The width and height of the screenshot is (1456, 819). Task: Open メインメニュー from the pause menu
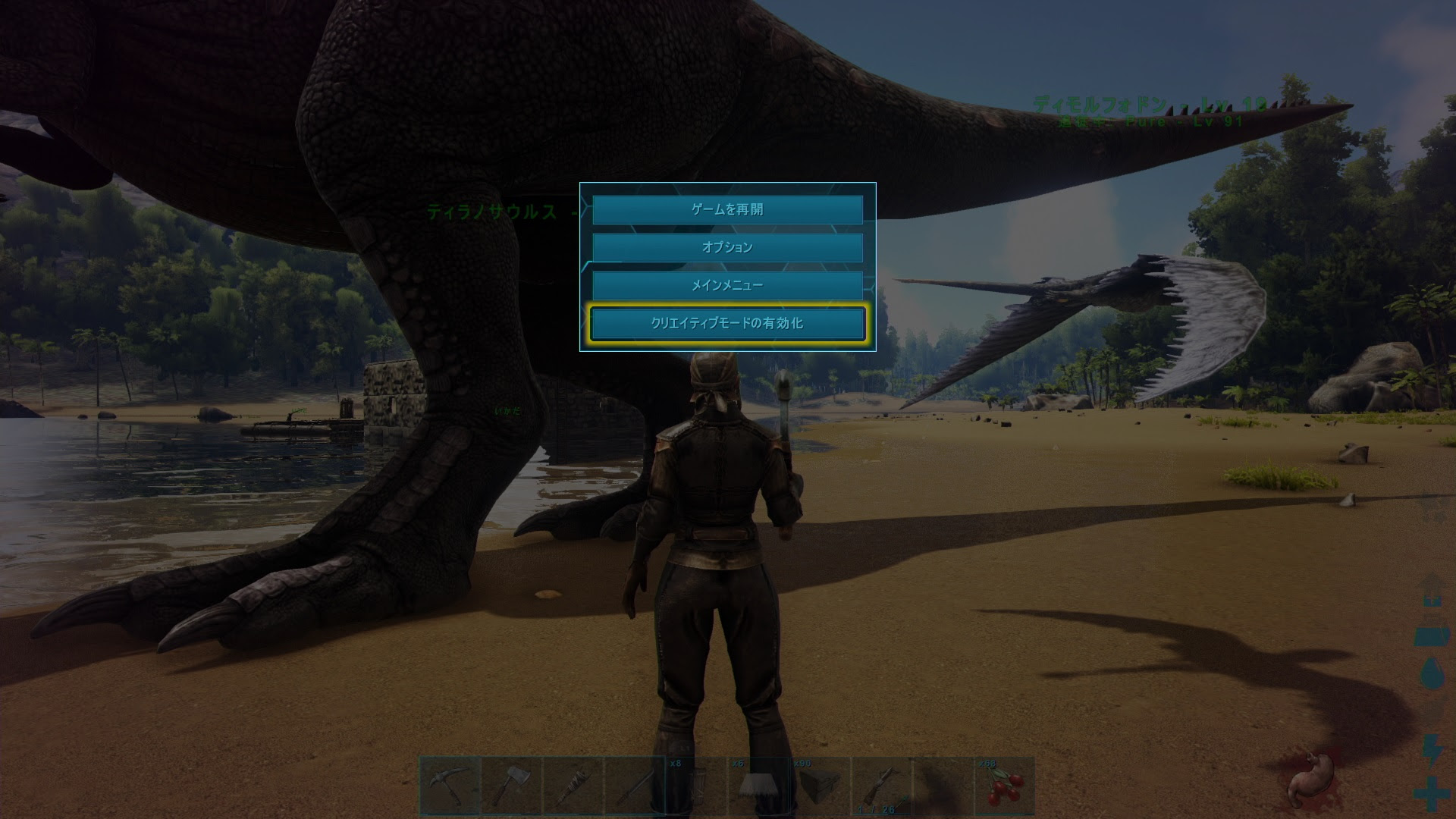click(726, 285)
